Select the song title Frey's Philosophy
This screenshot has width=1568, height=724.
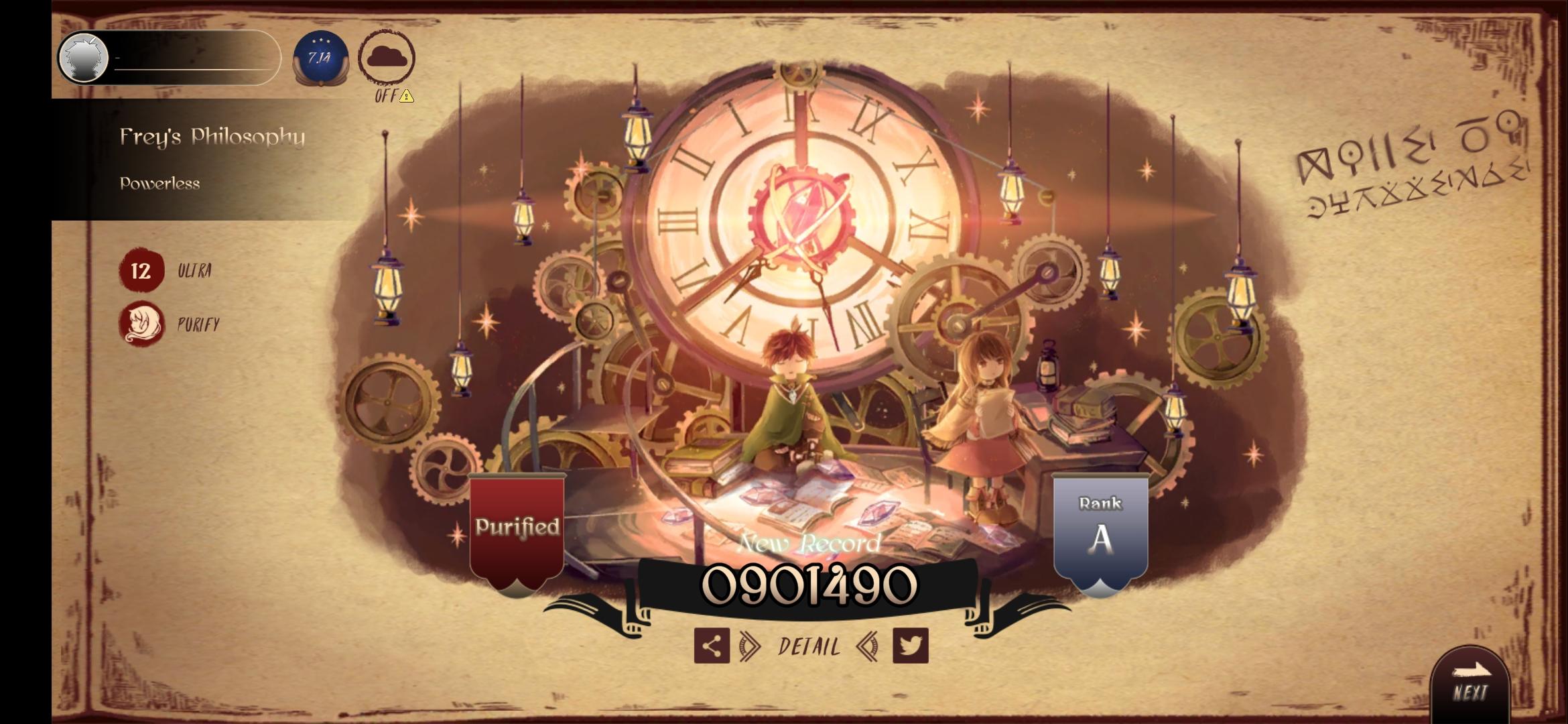point(213,137)
